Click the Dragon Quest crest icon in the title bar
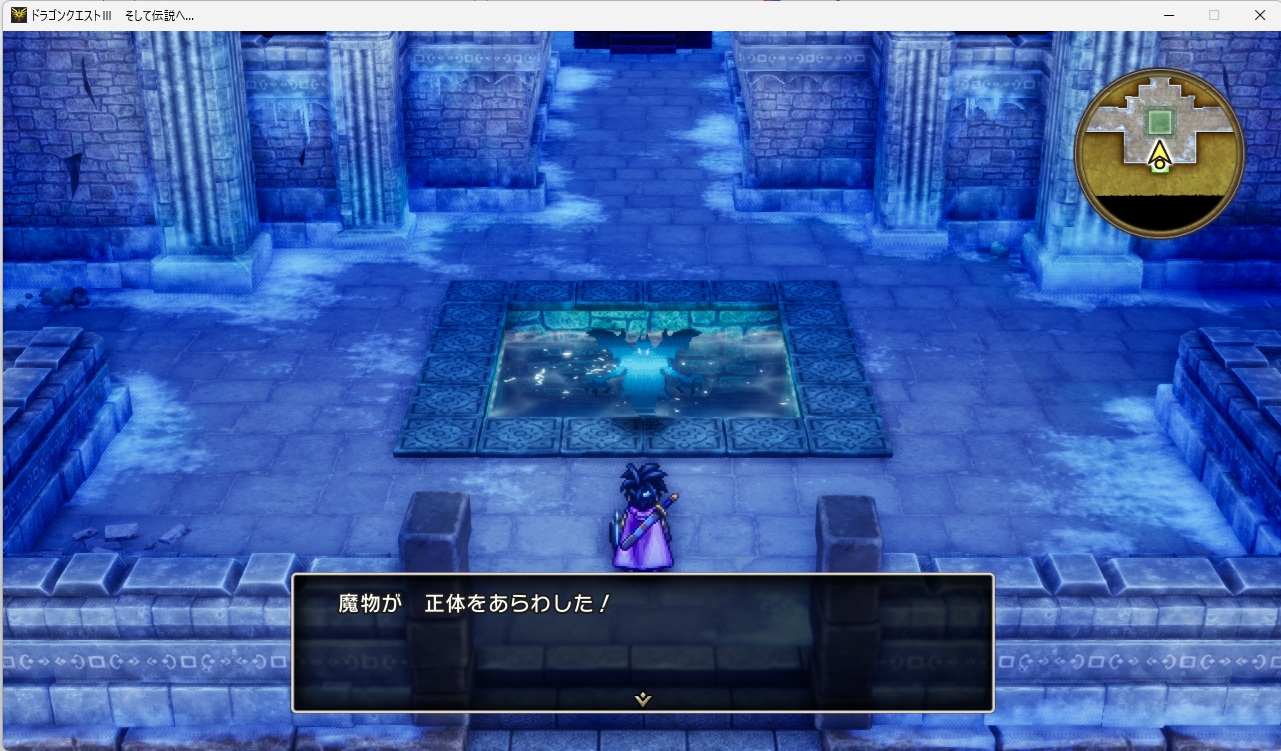This screenshot has width=1281, height=751. click(x=18, y=15)
